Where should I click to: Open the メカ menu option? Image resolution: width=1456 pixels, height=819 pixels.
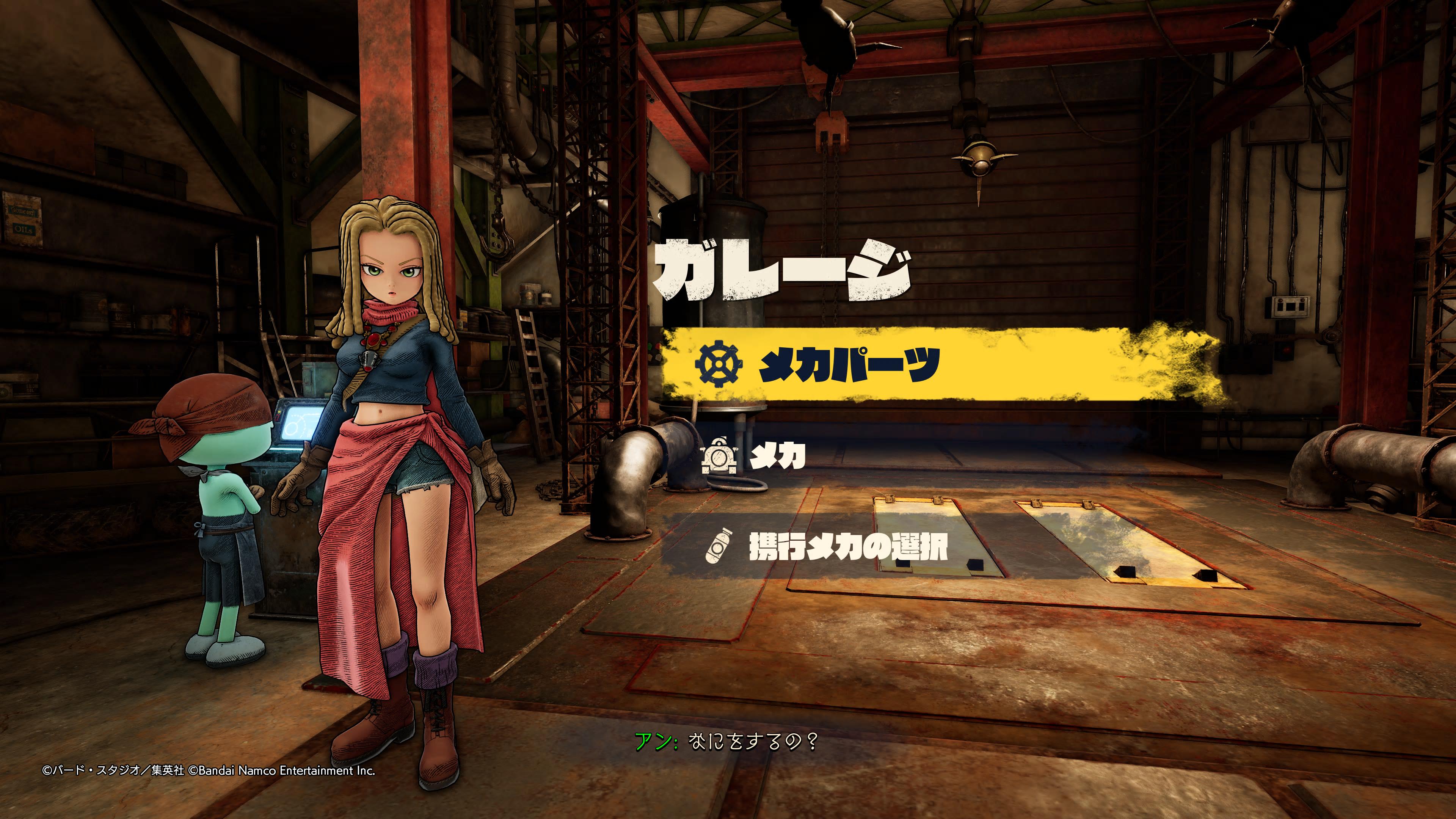[777, 455]
